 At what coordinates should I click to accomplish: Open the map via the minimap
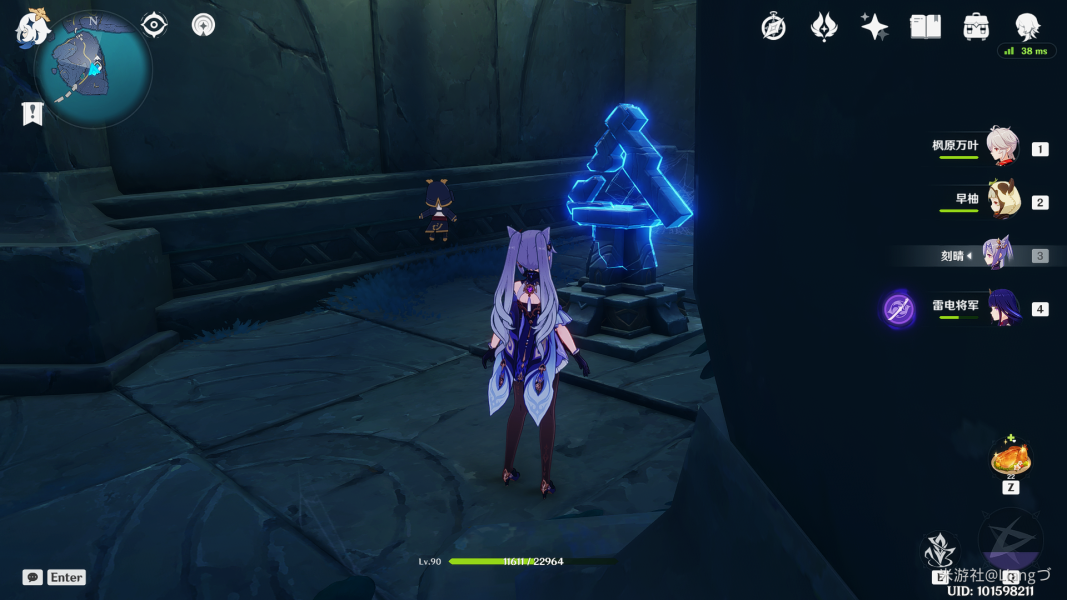coord(92,69)
